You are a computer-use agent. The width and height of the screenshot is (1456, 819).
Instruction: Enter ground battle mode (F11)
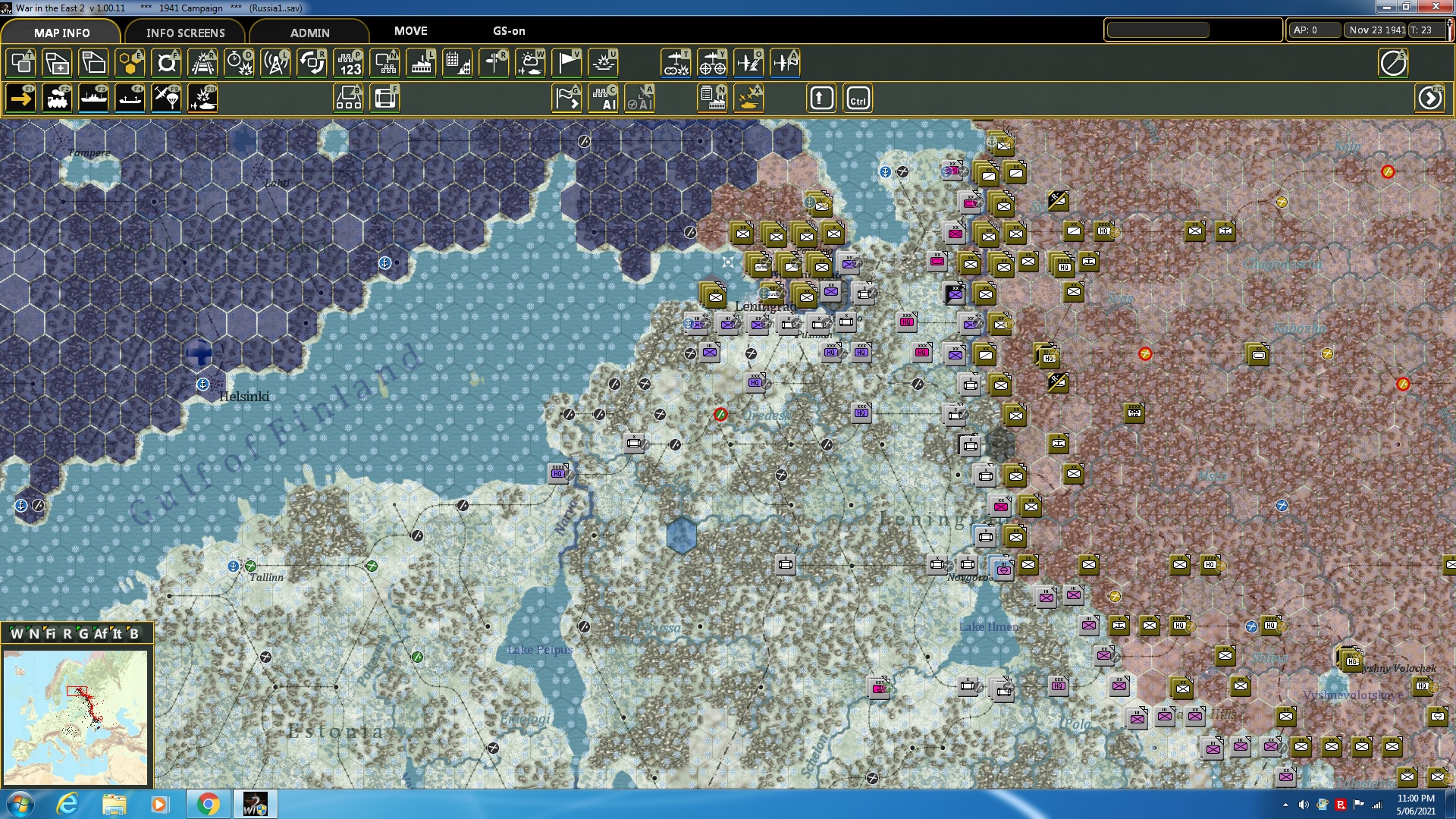[x=202, y=98]
